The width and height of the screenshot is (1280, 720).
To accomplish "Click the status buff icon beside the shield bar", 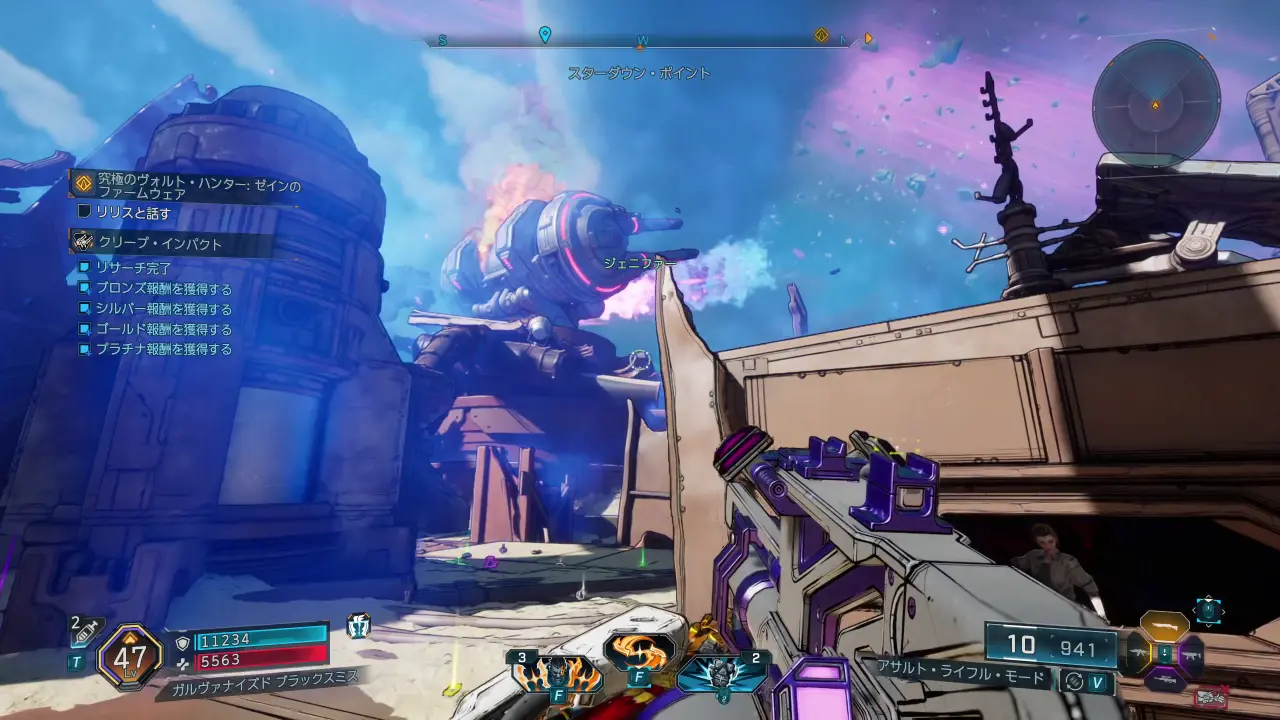I will coord(358,626).
